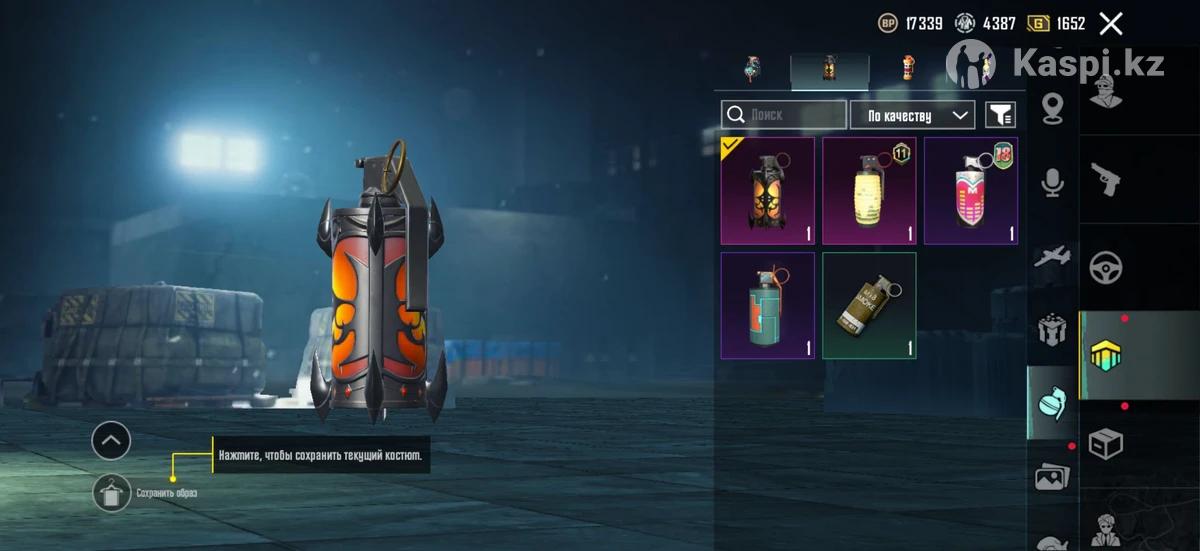
Task: Select the equipped orange-black spiked grenade skin
Action: click(768, 191)
